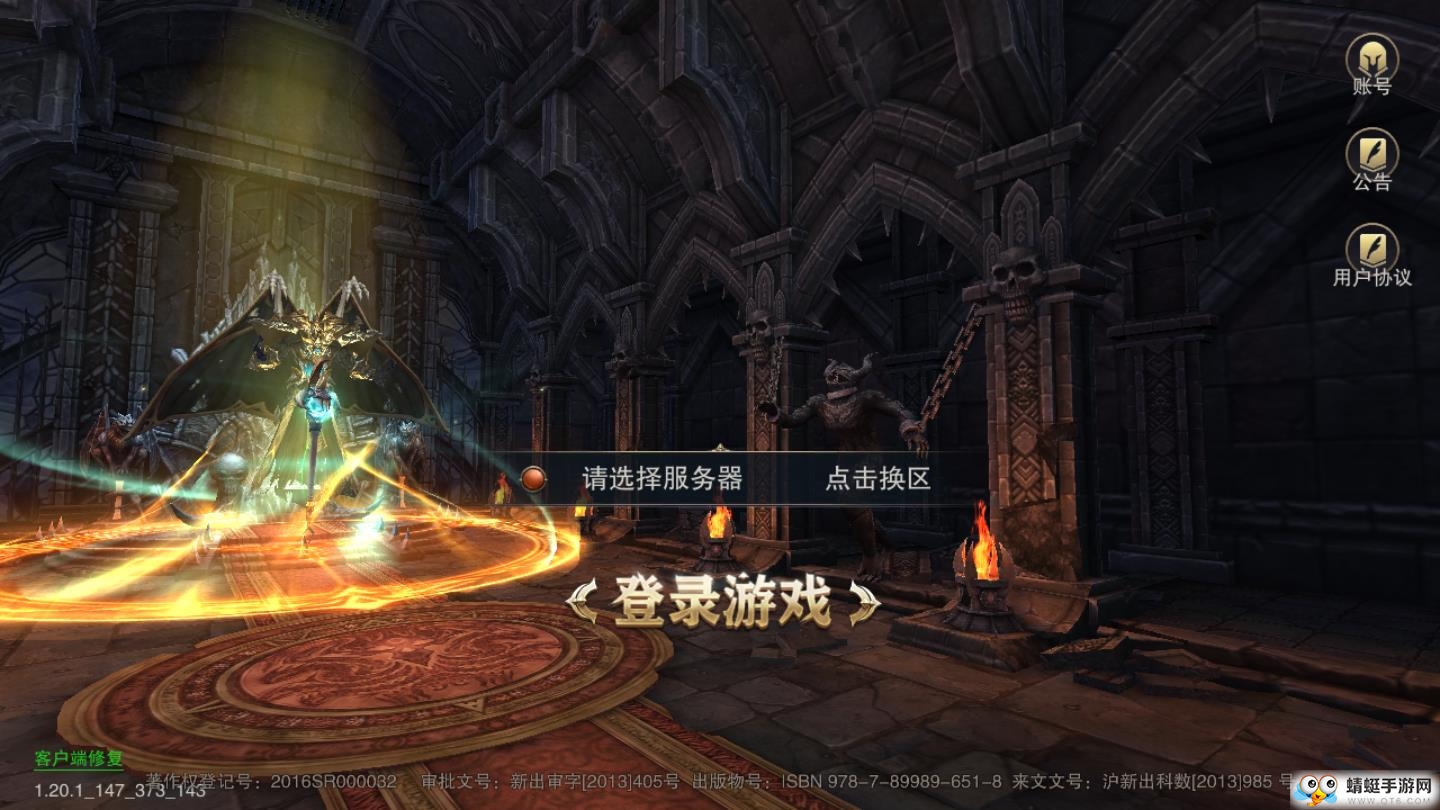Viewport: 1440px width, 810px height.
Task: View the 公告 announcements
Action: 1374,165
